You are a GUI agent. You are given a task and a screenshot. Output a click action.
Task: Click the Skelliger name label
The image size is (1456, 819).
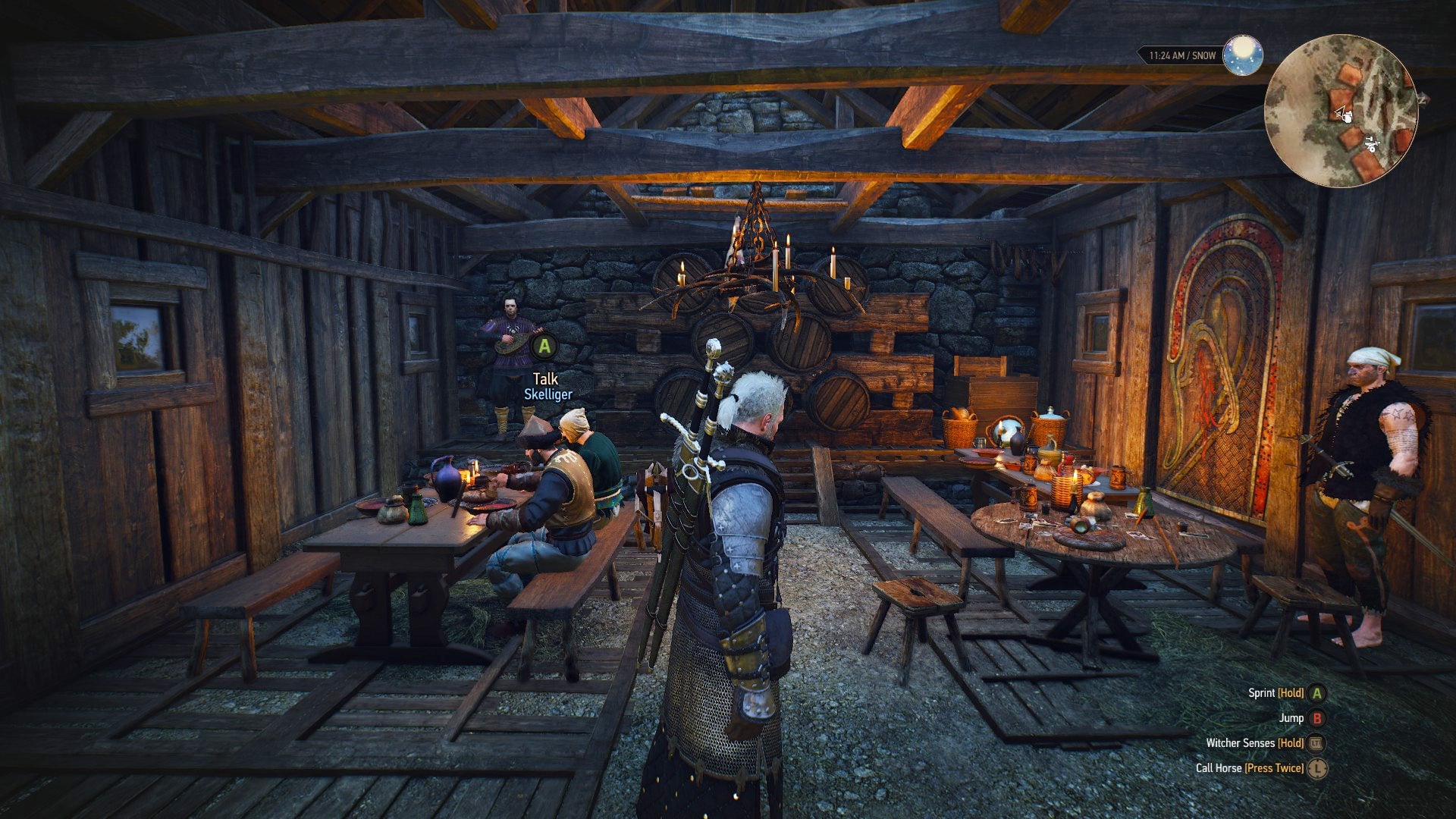click(548, 394)
